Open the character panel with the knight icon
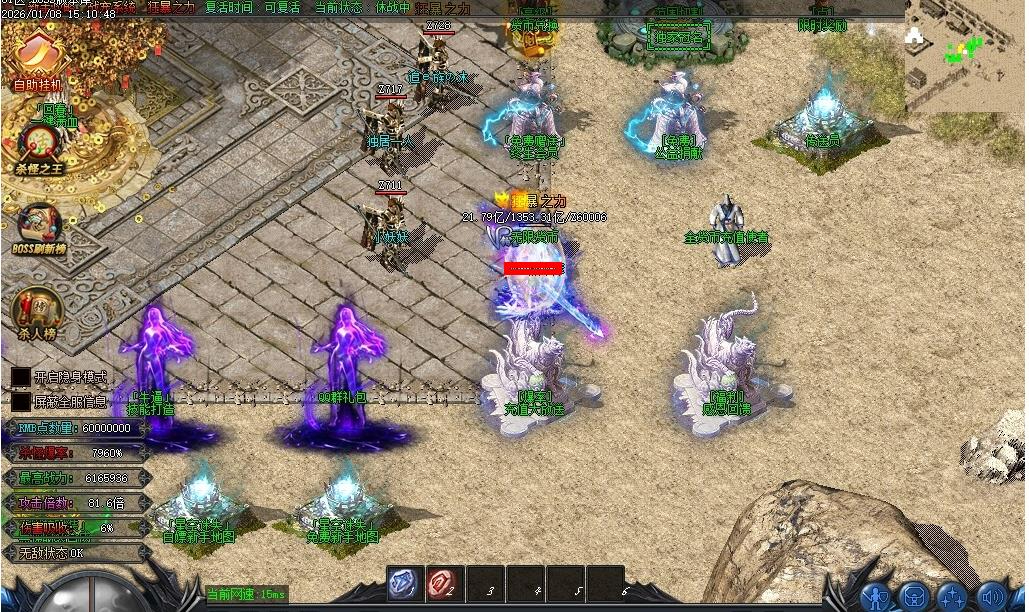Screen dimensions: 1029x612 click(x=876, y=596)
